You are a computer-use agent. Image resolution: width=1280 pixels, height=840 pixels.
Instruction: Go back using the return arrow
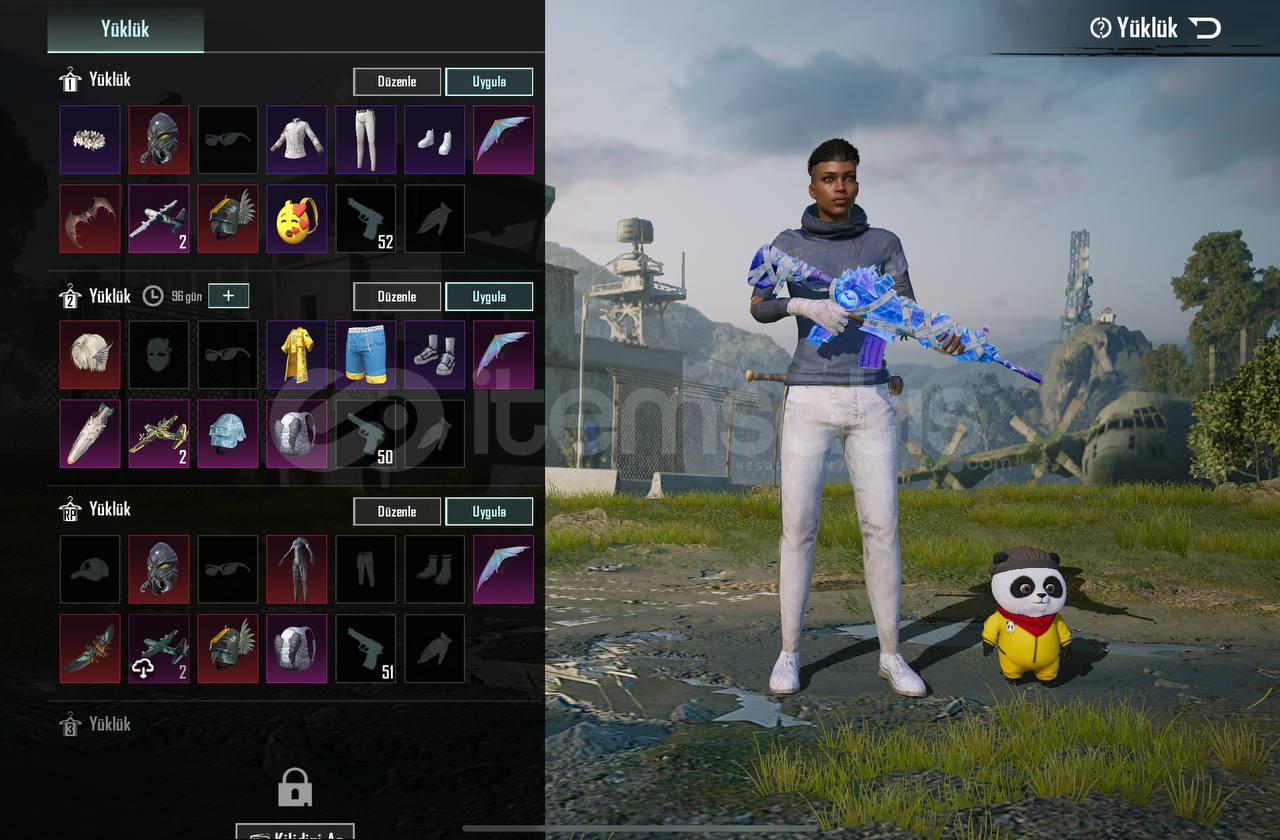pyautogui.click(x=1205, y=28)
